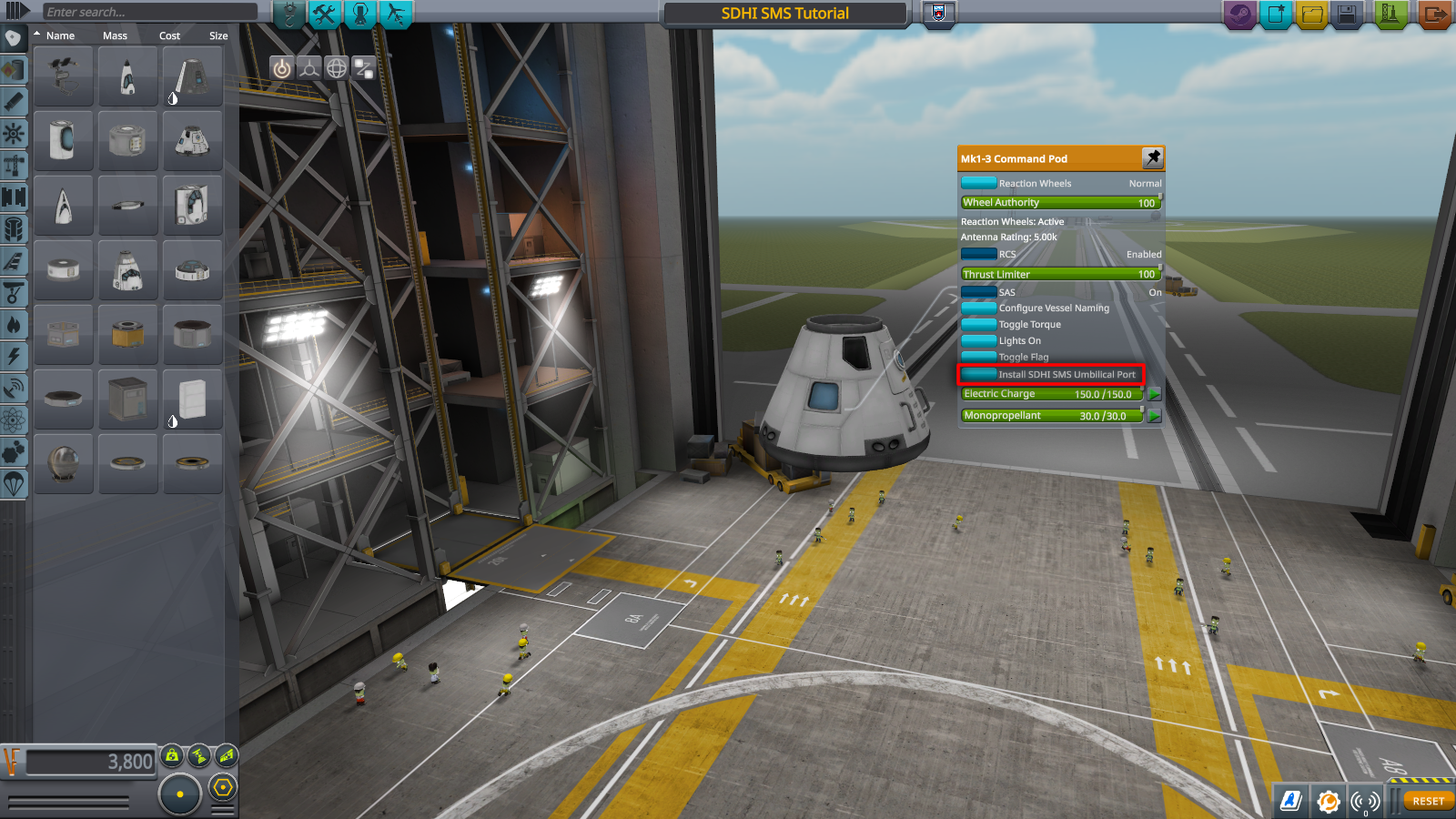This screenshot has height=819, width=1456.
Task: Load a craft via the folder button
Action: click(1311, 15)
